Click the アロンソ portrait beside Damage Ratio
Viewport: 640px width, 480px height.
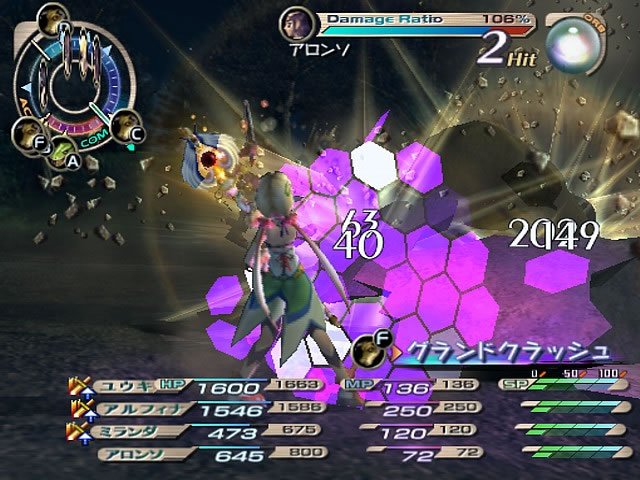295,22
